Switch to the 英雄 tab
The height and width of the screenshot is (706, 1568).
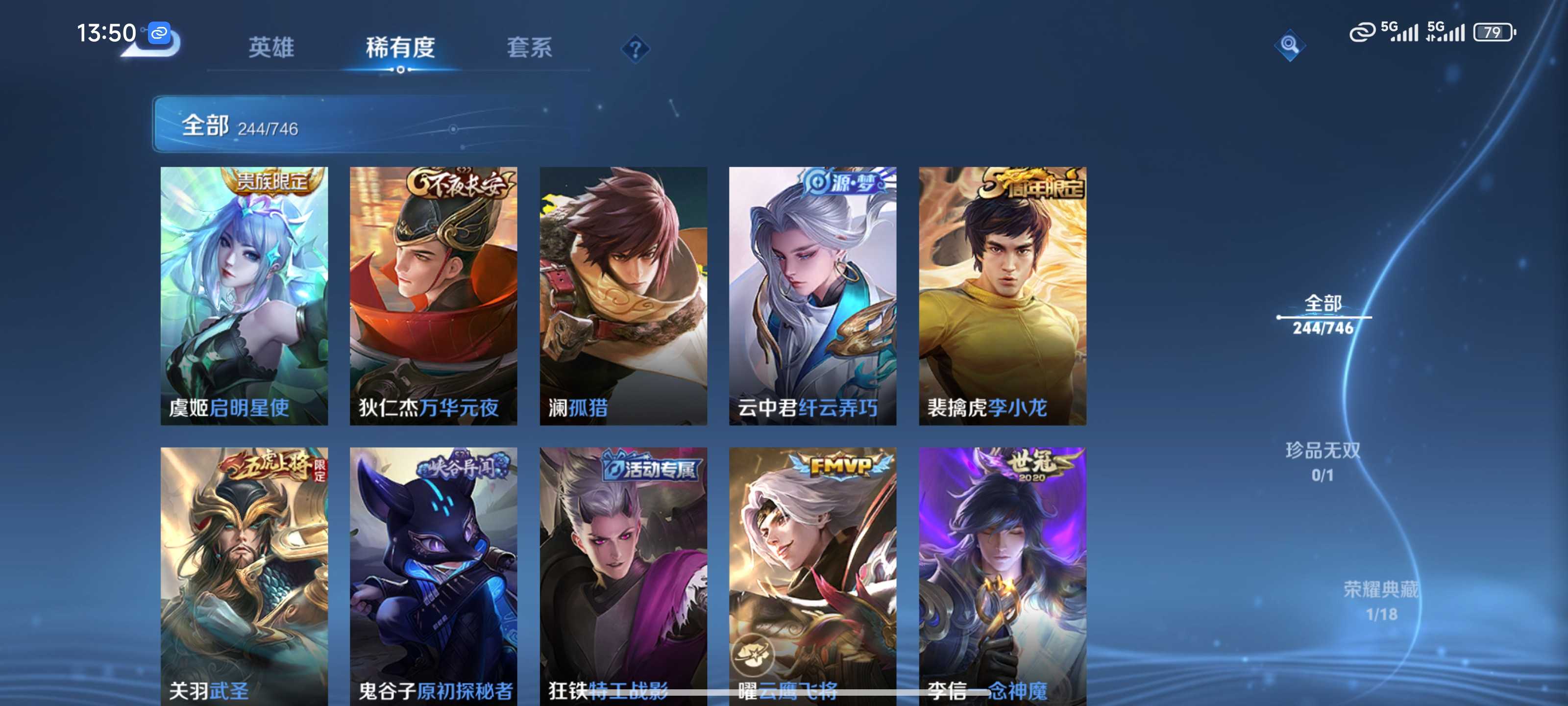[271, 48]
